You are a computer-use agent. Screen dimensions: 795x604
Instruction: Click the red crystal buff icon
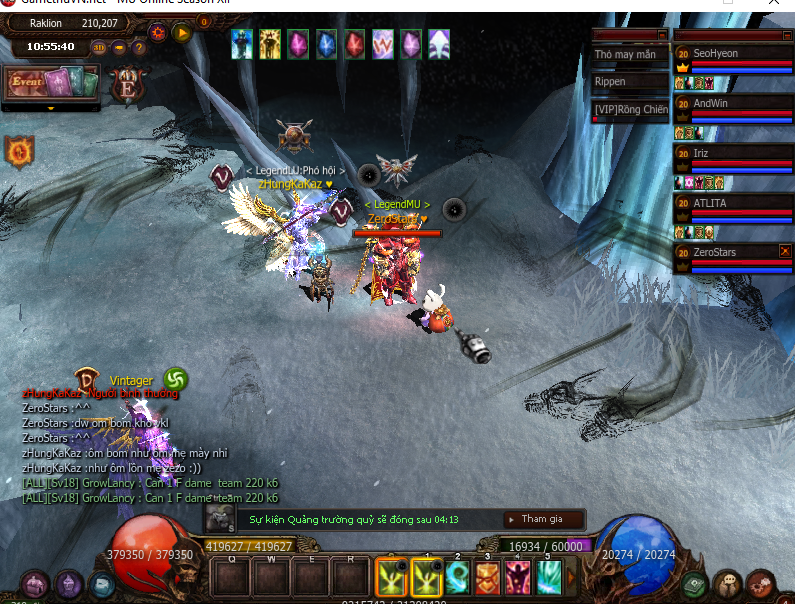pyautogui.click(x=355, y=44)
